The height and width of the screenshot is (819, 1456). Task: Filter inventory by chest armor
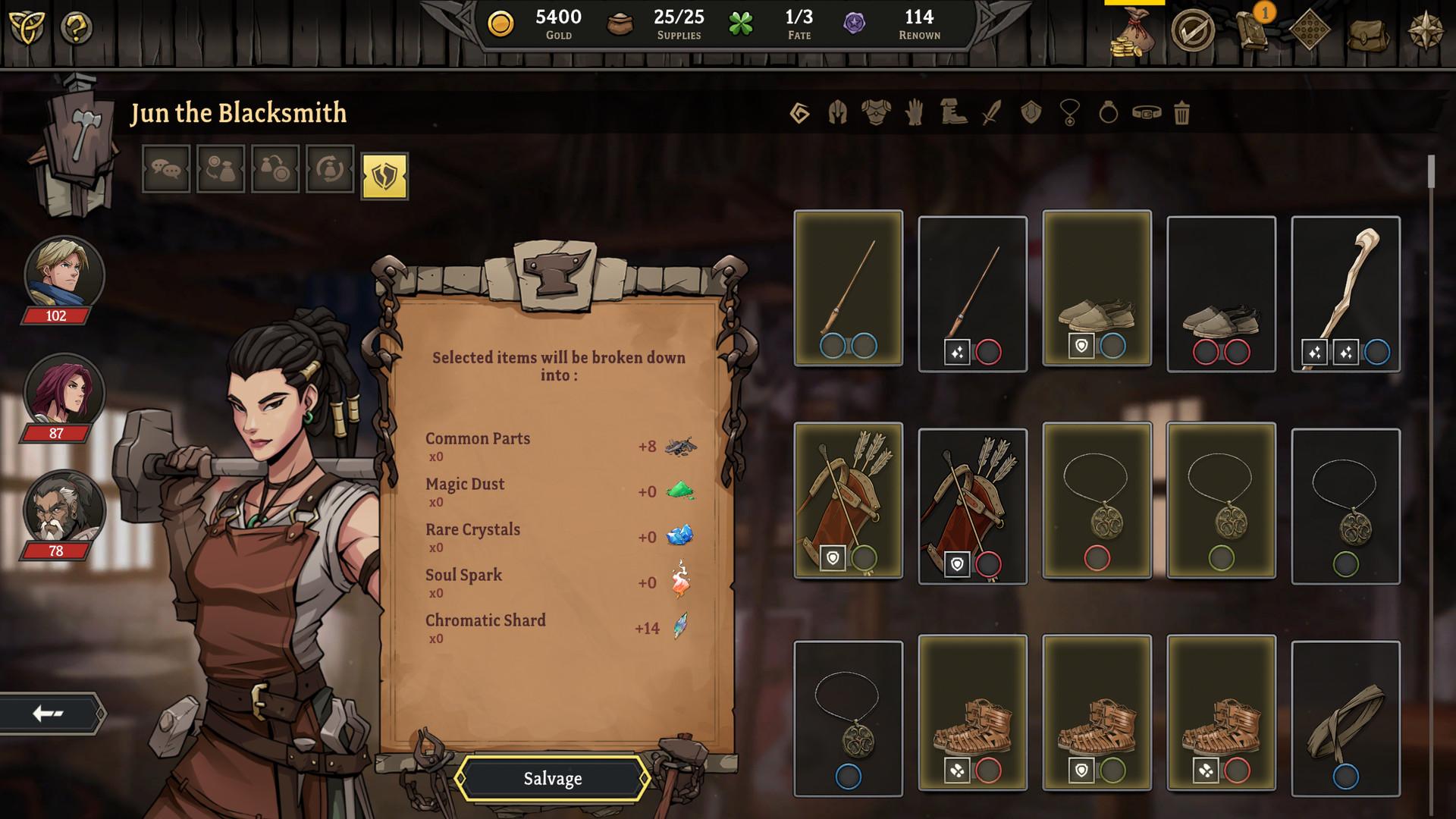tap(874, 113)
